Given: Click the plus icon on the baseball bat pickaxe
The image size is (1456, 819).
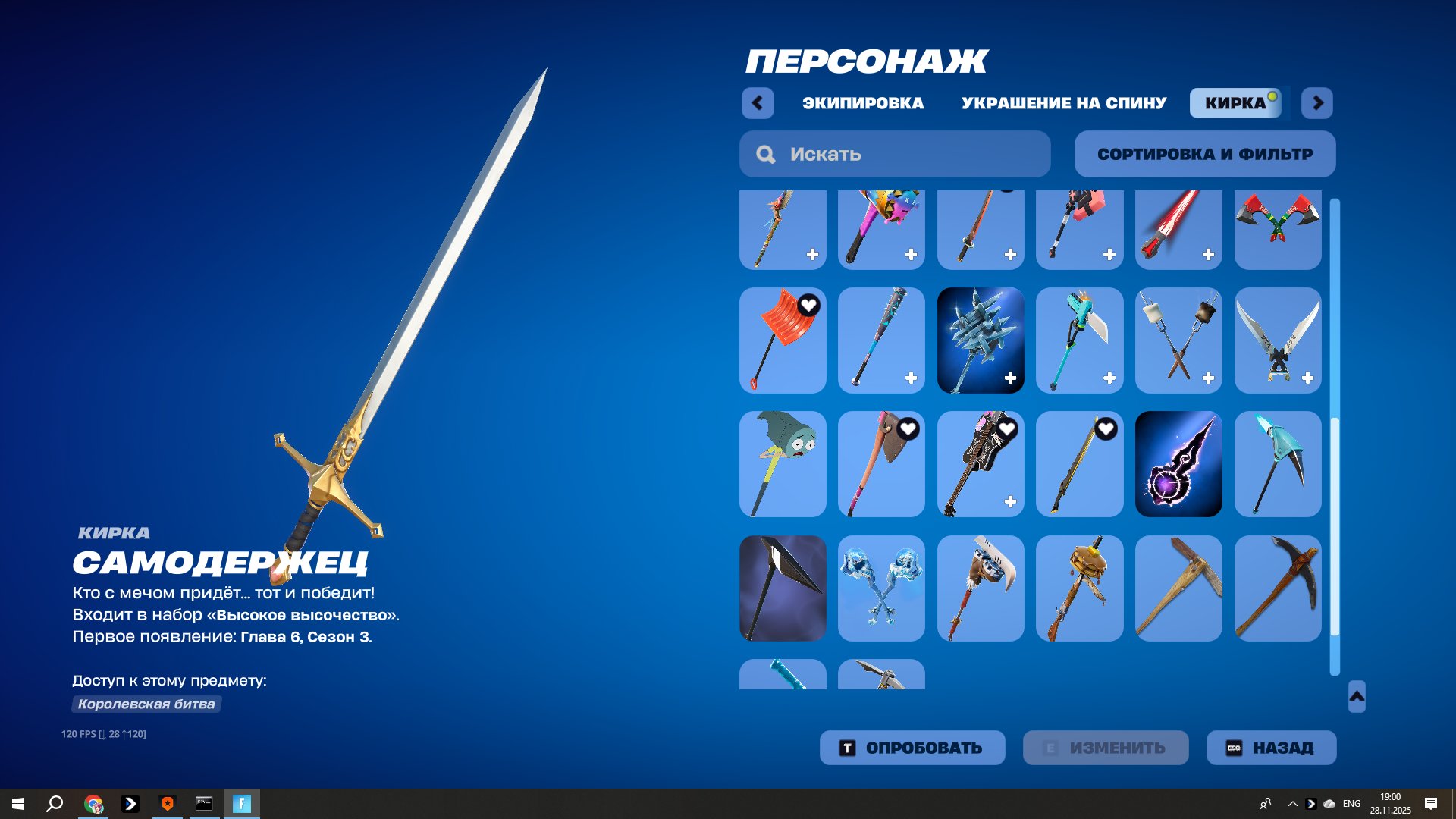Looking at the screenshot, I should [x=910, y=376].
